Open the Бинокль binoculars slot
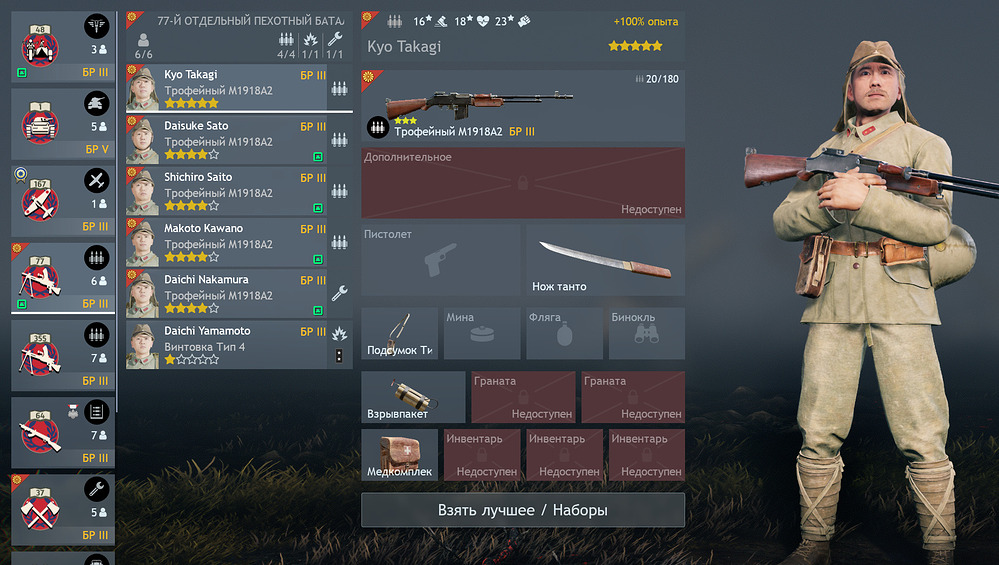Image resolution: width=999 pixels, height=565 pixels. pos(647,333)
